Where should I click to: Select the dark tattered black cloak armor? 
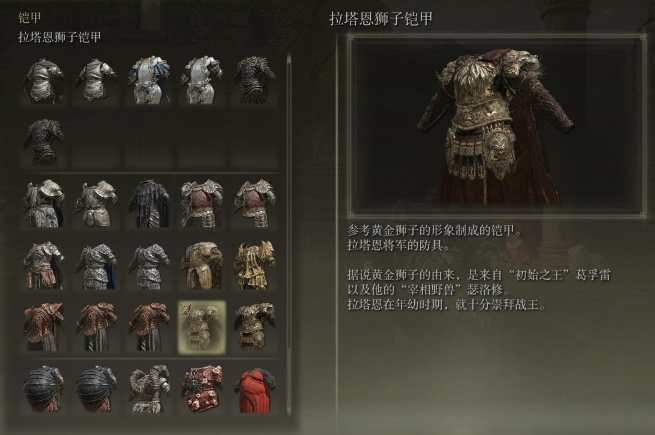pyautogui.click(x=149, y=203)
